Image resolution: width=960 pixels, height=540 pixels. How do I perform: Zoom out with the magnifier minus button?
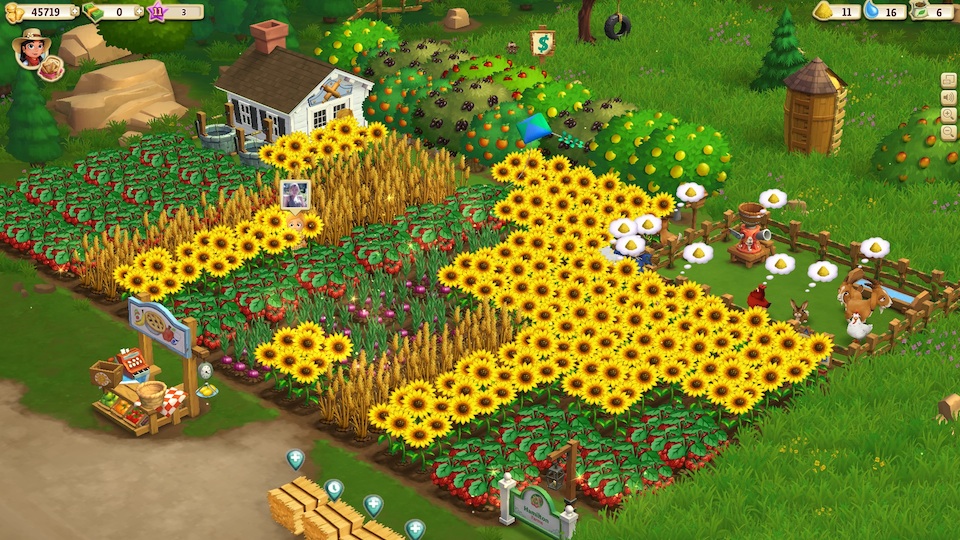point(948,132)
